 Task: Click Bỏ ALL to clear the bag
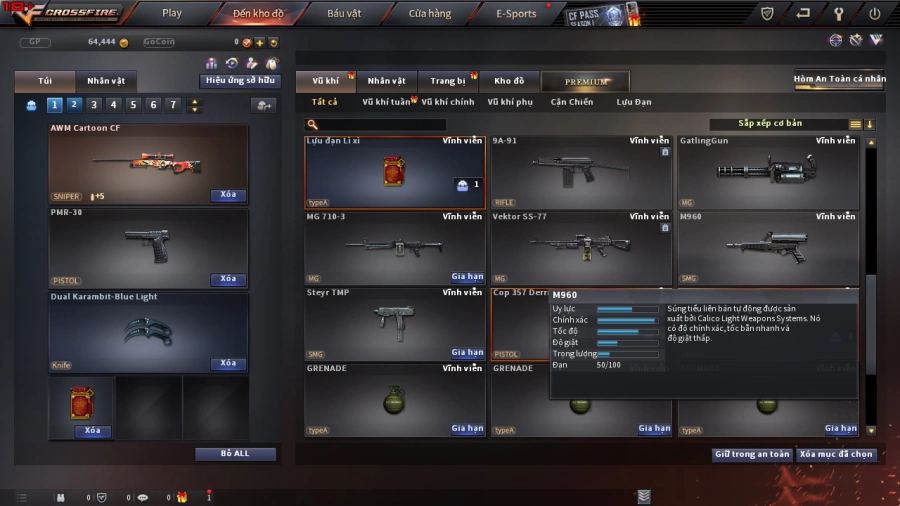click(235, 453)
